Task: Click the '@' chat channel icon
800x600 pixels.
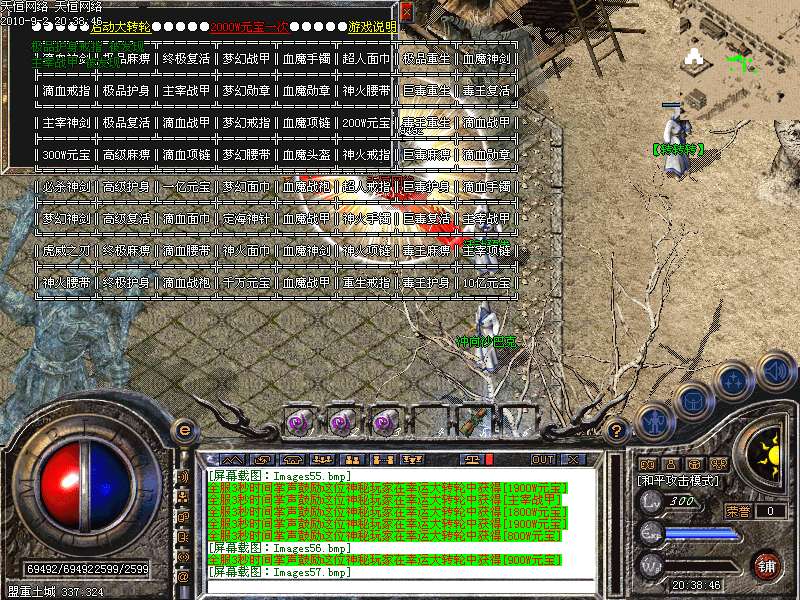Action: click(x=183, y=576)
